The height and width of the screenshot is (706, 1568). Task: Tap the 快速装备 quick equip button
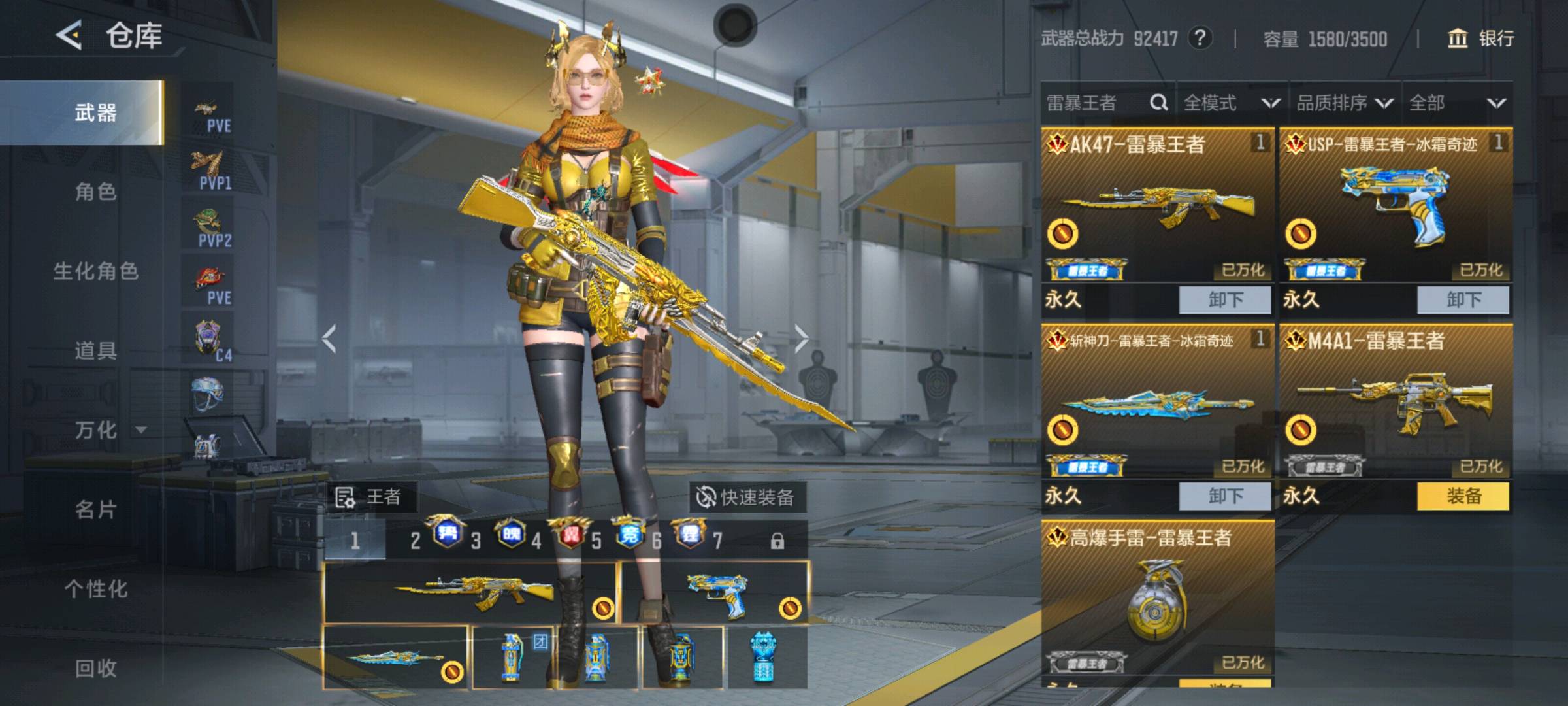click(747, 497)
